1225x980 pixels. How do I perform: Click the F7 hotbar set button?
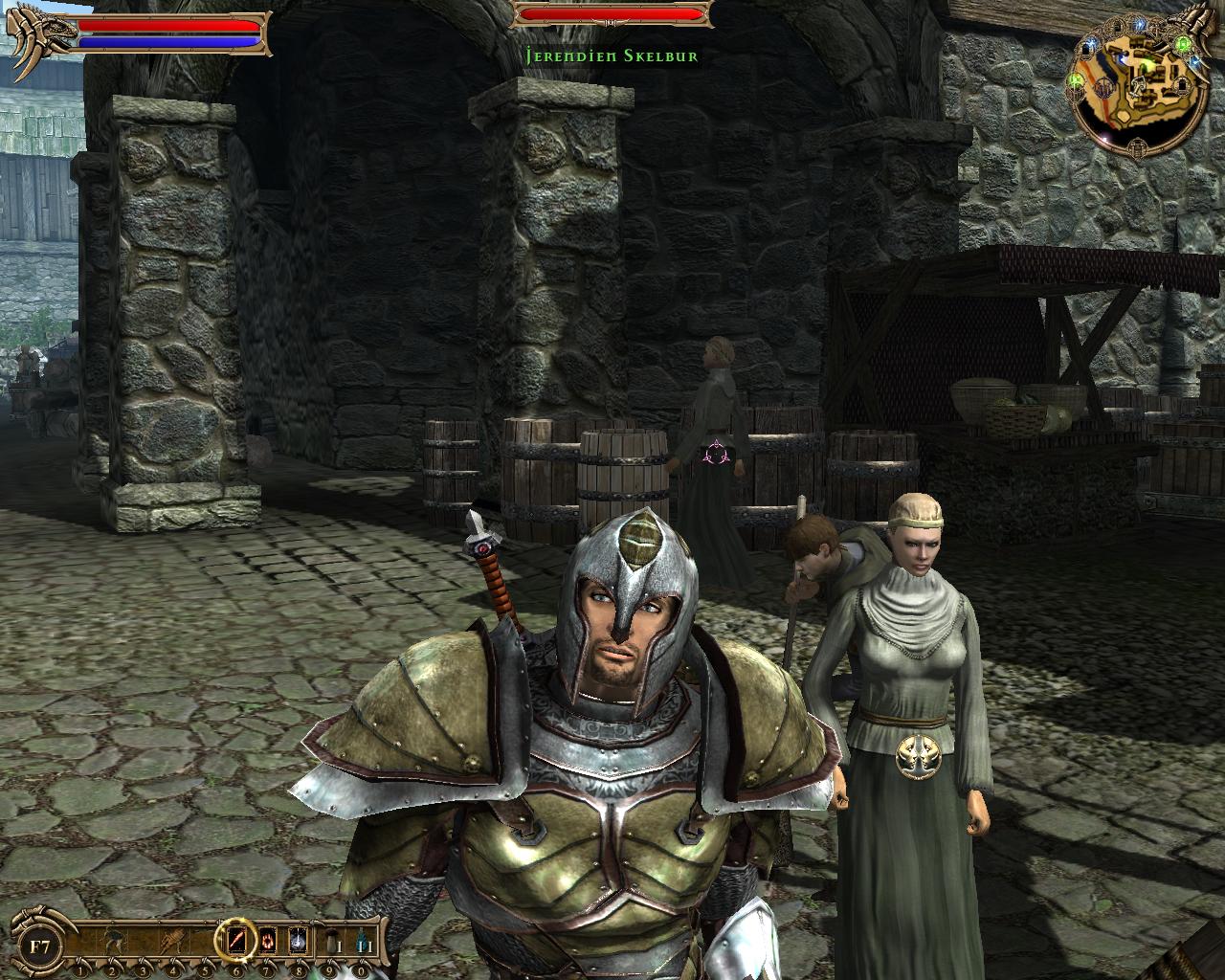(40, 948)
